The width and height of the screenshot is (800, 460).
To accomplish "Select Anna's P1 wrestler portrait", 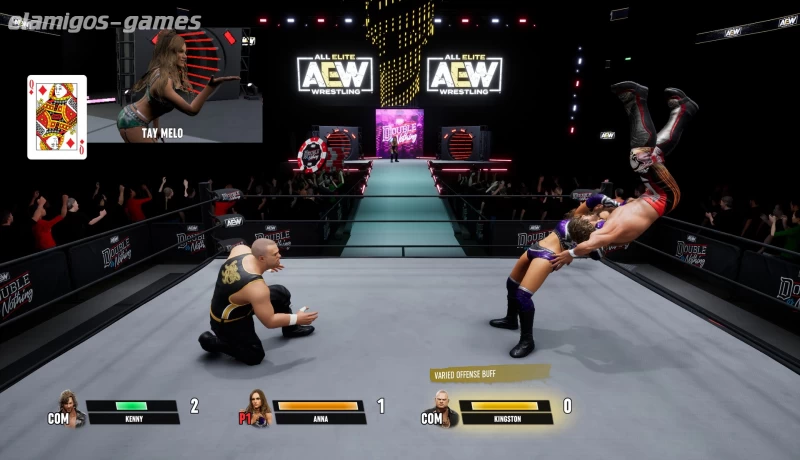I will 259,407.
